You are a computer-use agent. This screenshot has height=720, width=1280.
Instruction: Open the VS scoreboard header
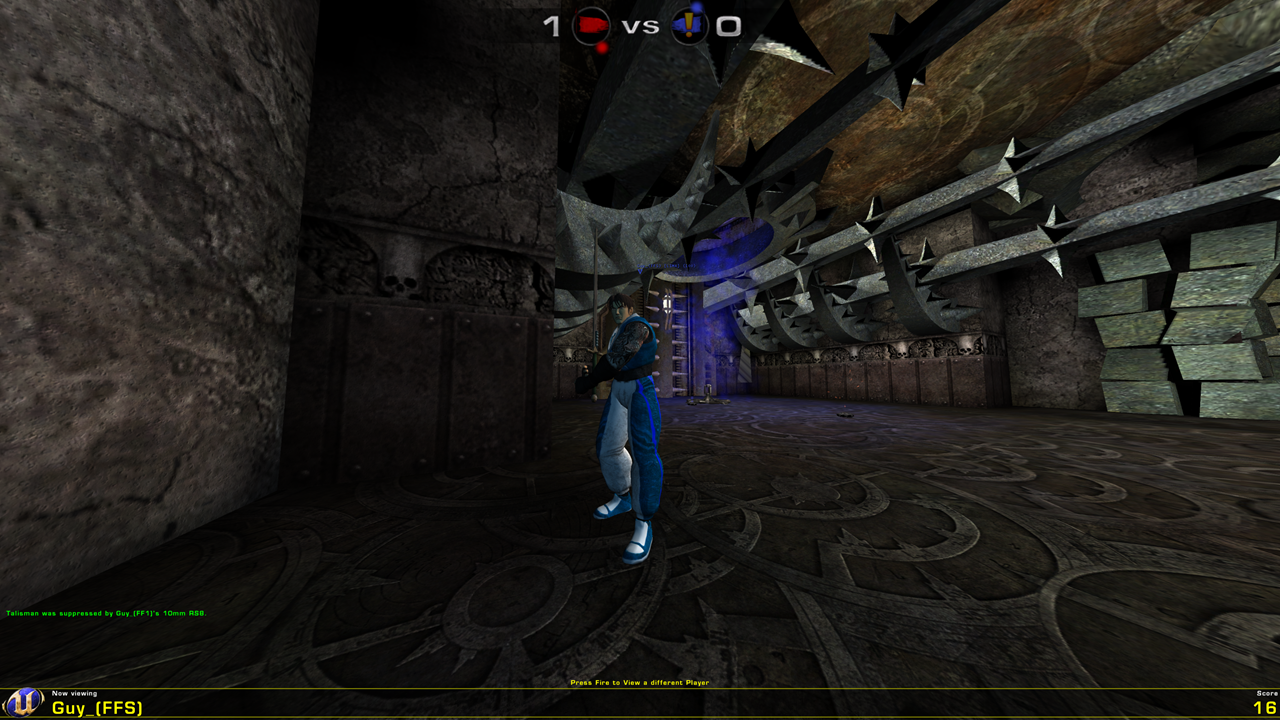[641, 25]
